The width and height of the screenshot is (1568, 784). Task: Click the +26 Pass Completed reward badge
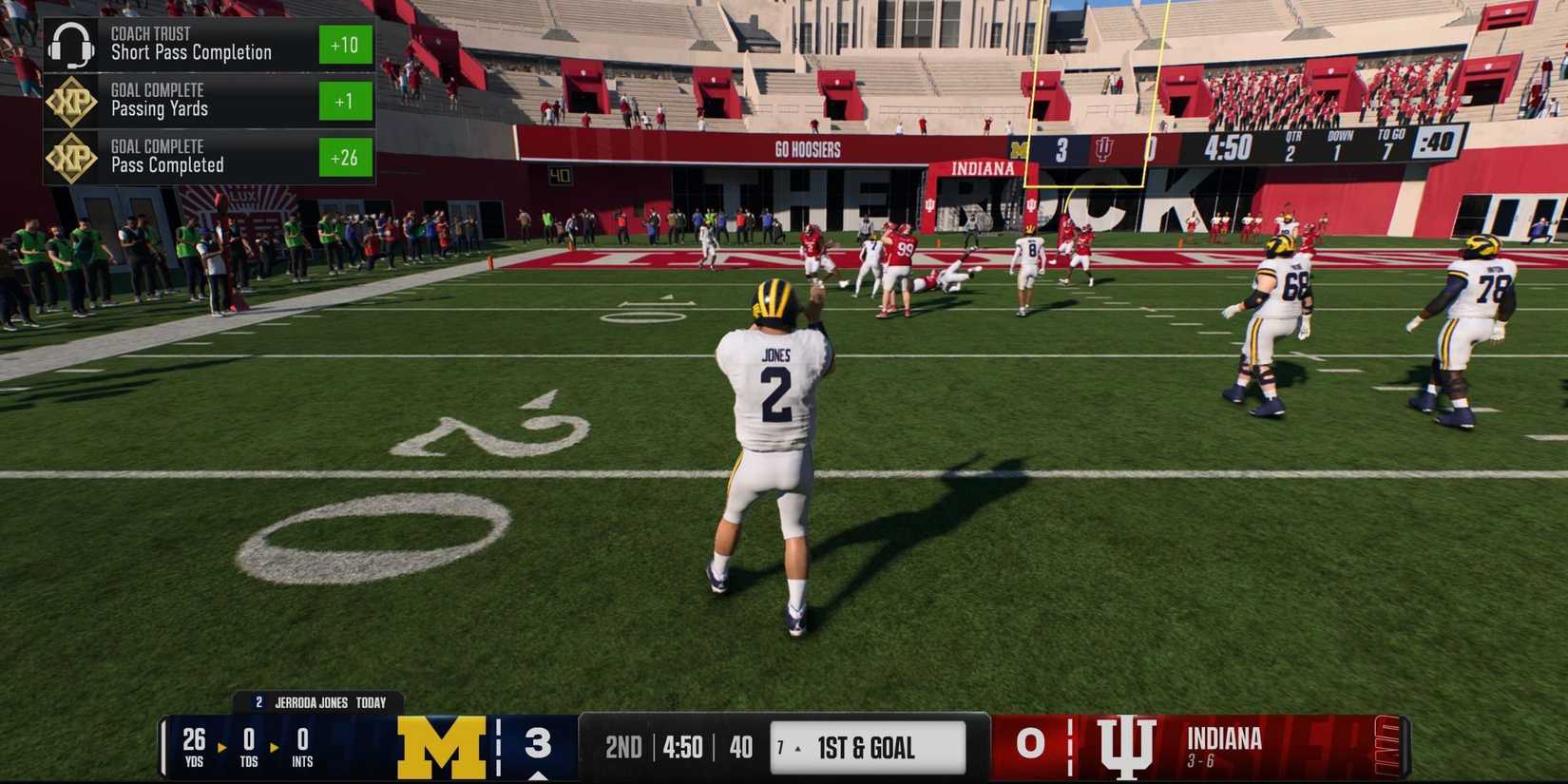pyautogui.click(x=345, y=158)
